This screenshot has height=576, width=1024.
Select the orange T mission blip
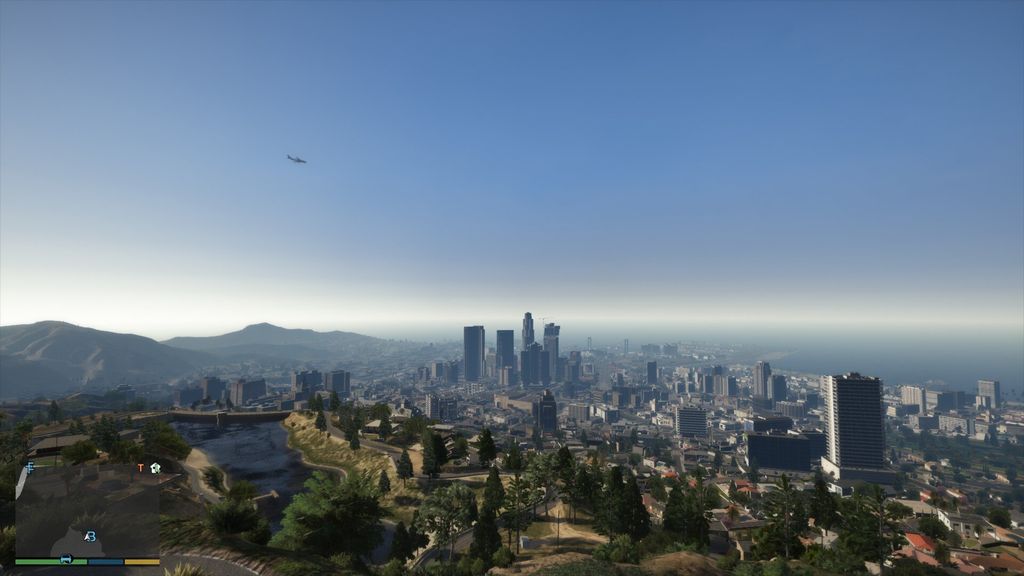(140, 468)
